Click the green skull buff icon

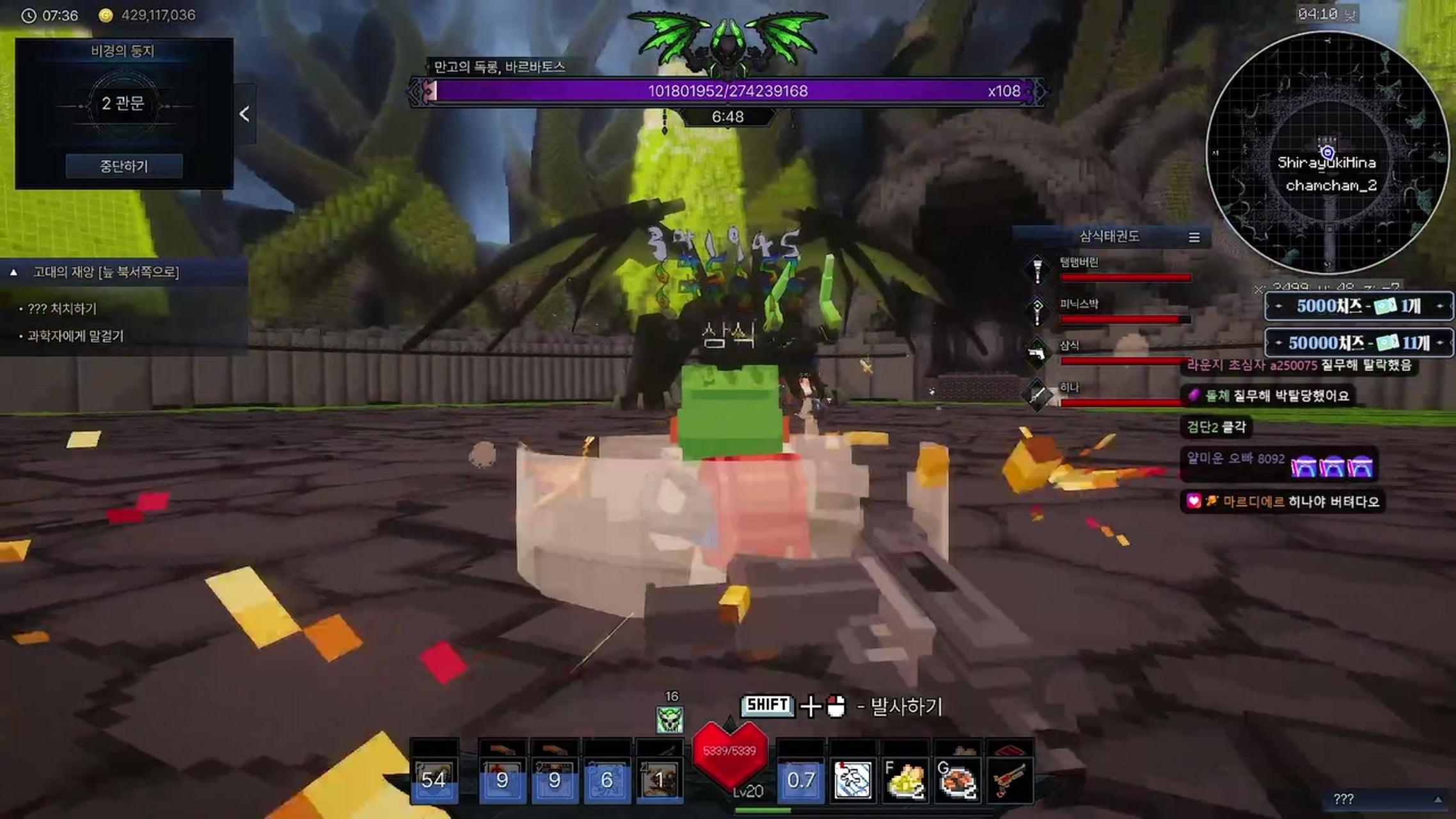click(670, 720)
